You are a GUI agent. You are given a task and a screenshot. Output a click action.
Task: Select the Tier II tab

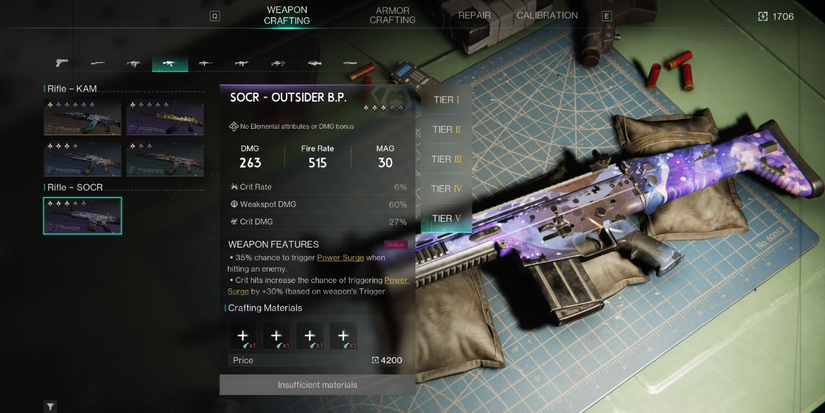click(446, 130)
